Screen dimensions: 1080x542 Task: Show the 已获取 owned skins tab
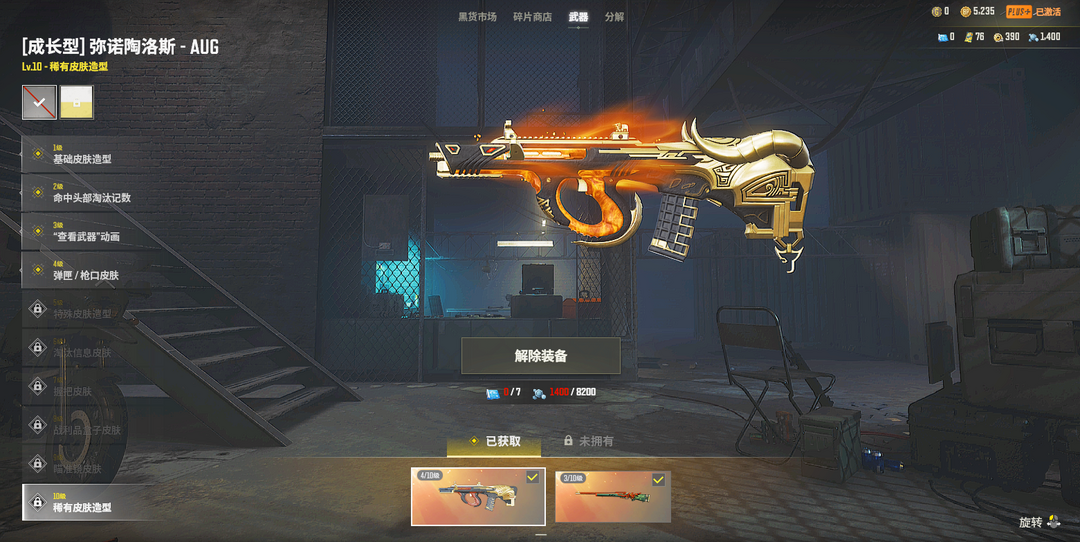coord(494,441)
